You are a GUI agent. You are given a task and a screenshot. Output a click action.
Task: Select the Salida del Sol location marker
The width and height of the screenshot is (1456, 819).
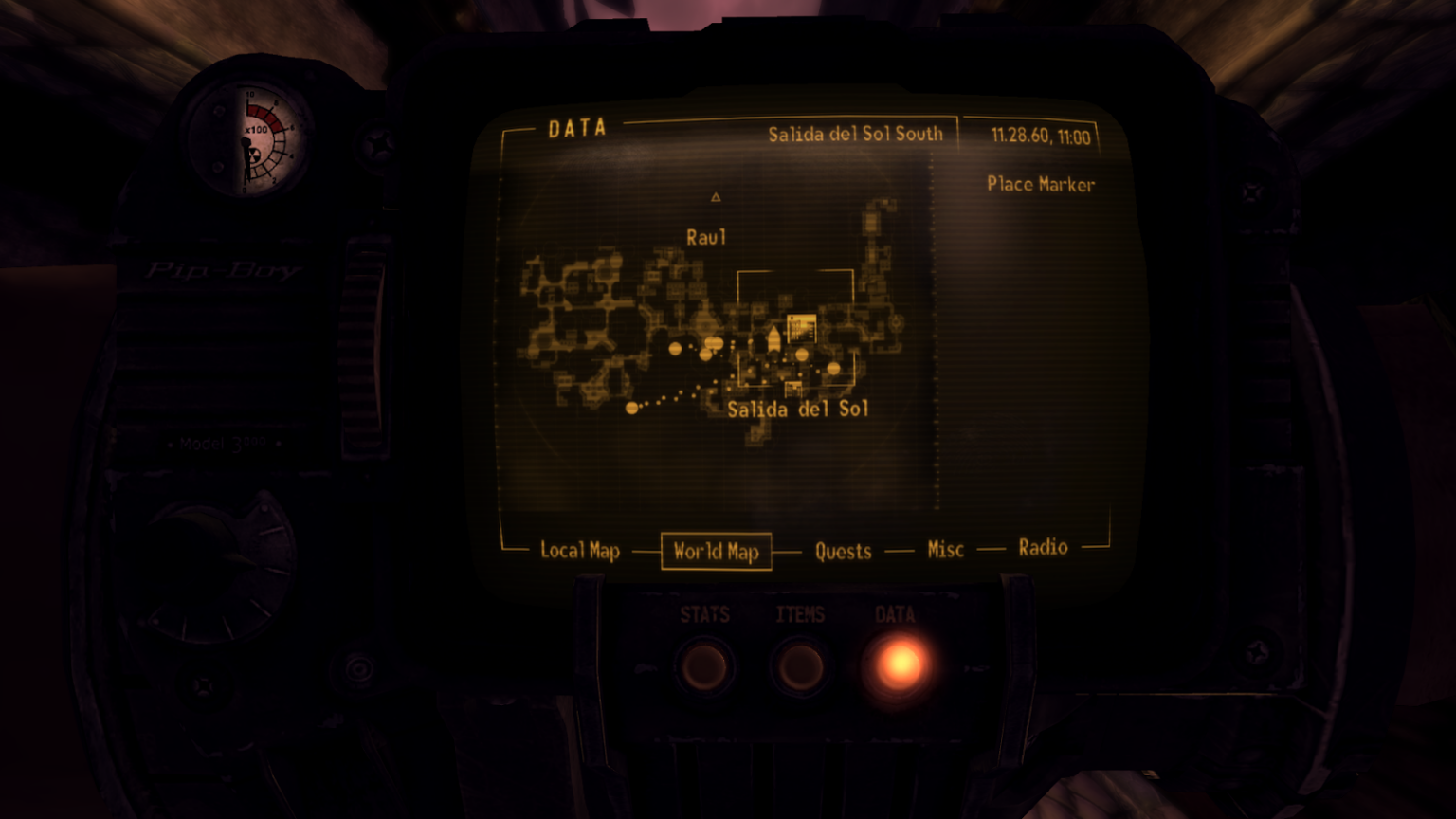[x=832, y=366]
